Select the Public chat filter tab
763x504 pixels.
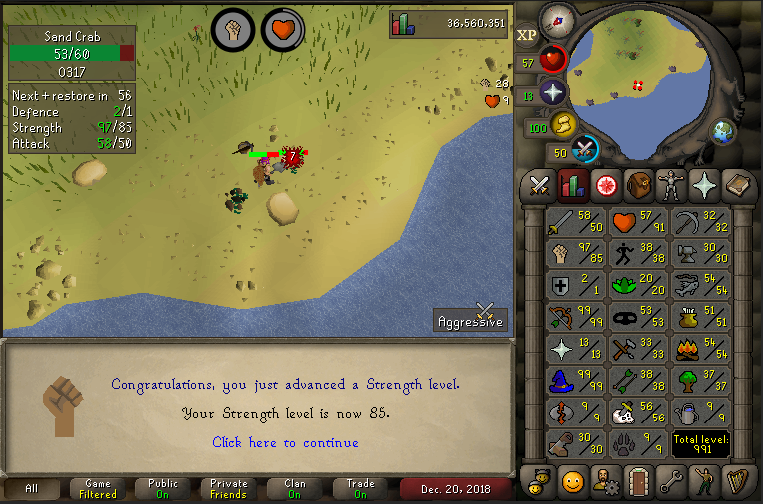163,488
